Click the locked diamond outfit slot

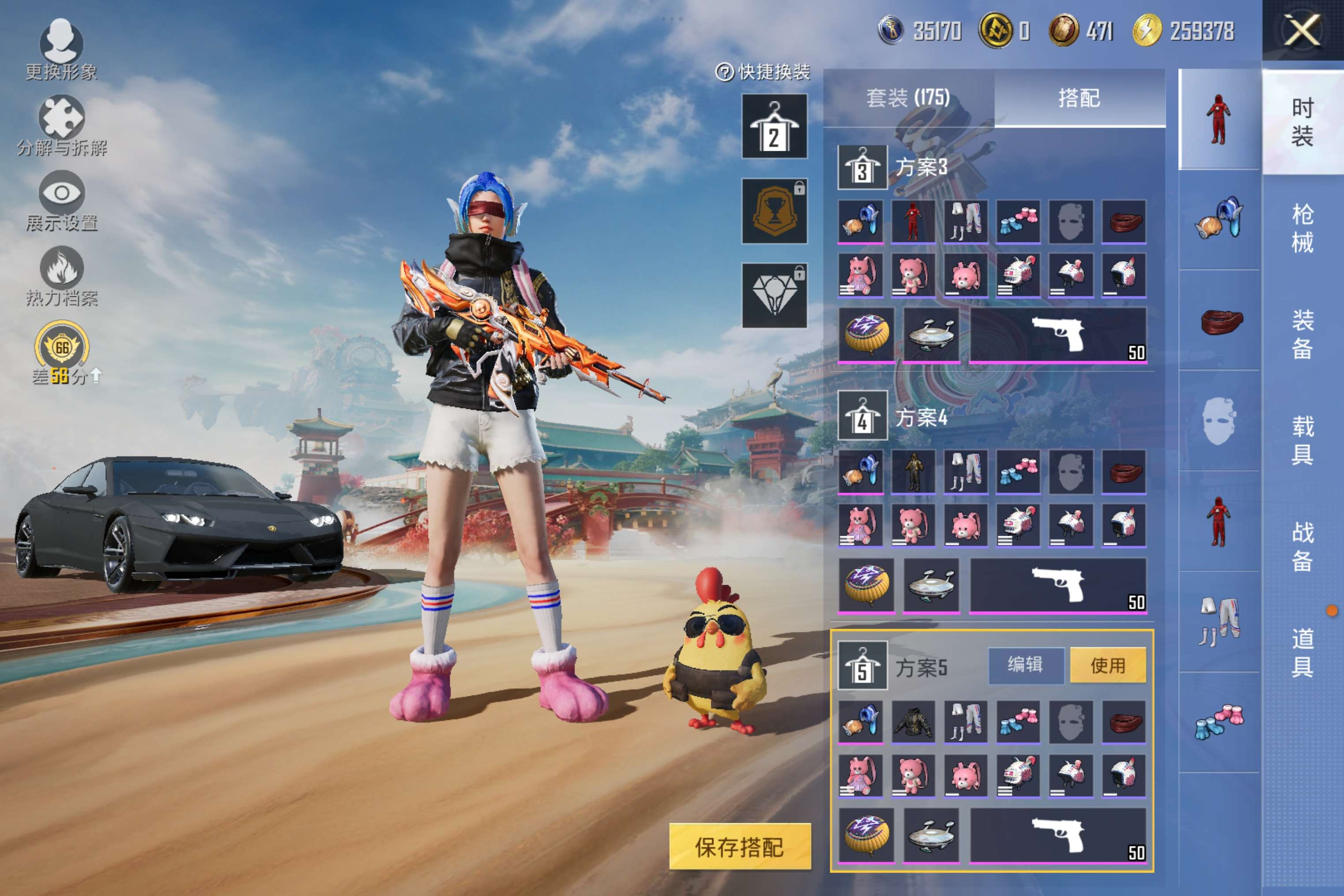click(x=774, y=295)
